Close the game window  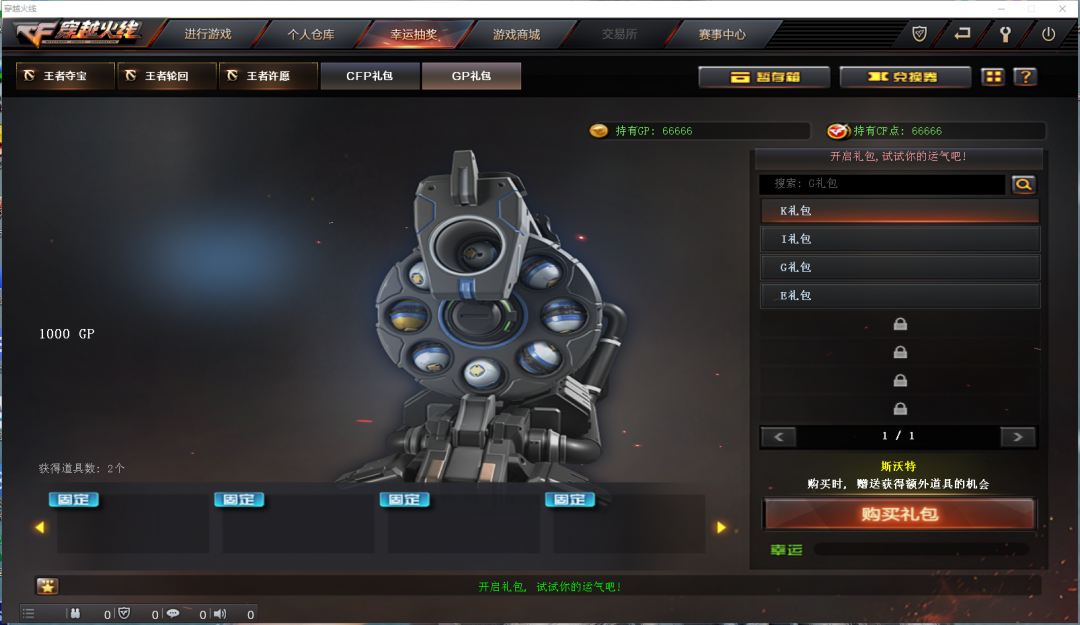point(1064,7)
